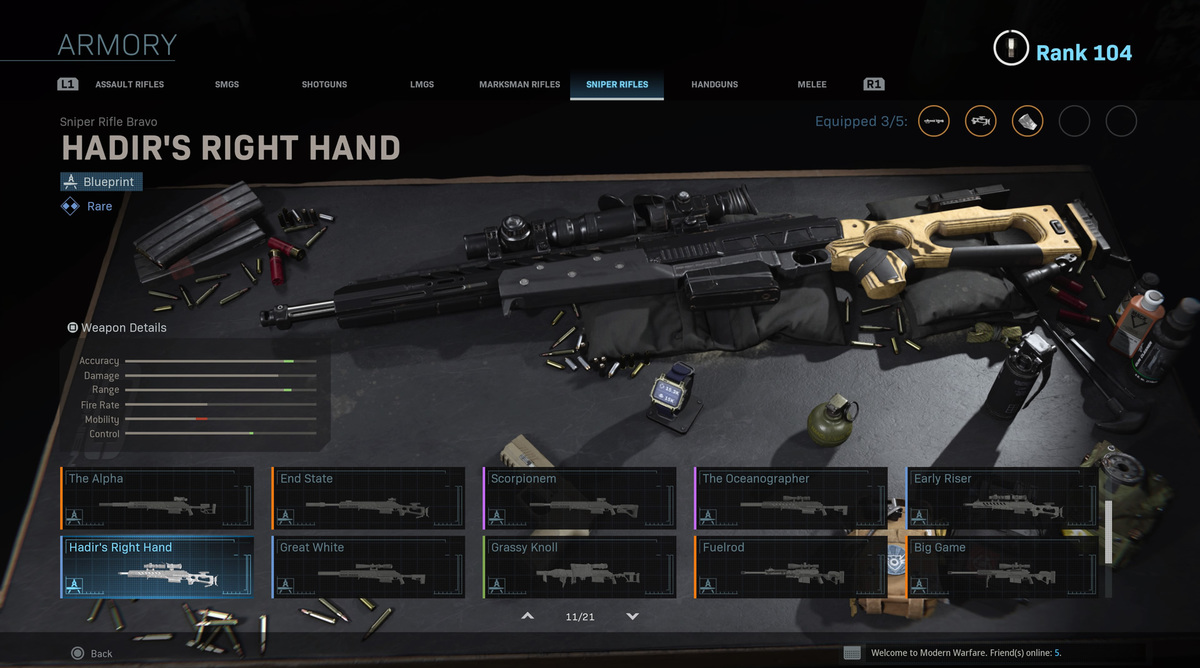
Task: Go Back from the Armory
Action: pos(92,653)
